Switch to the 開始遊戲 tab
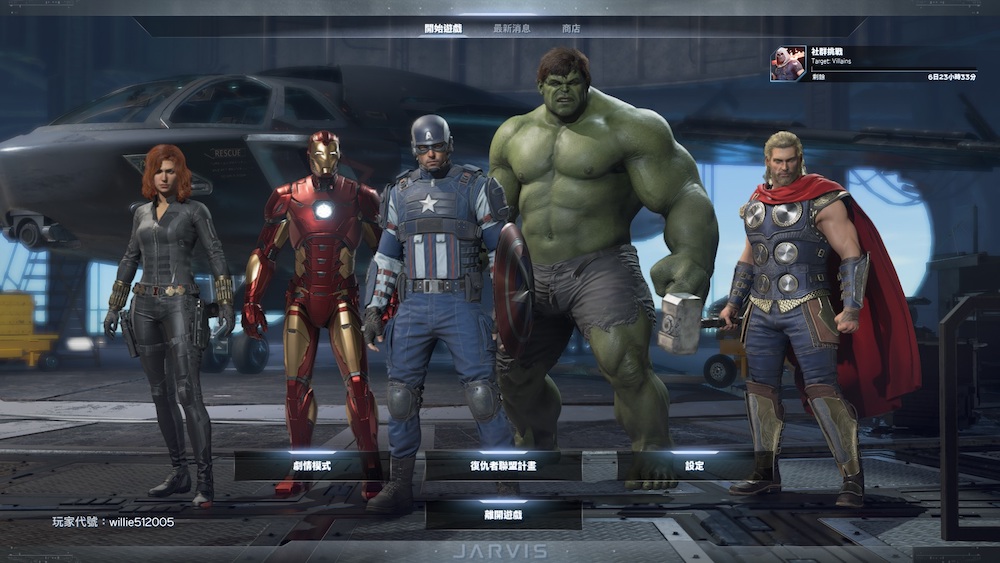1000x563 pixels. point(443,28)
